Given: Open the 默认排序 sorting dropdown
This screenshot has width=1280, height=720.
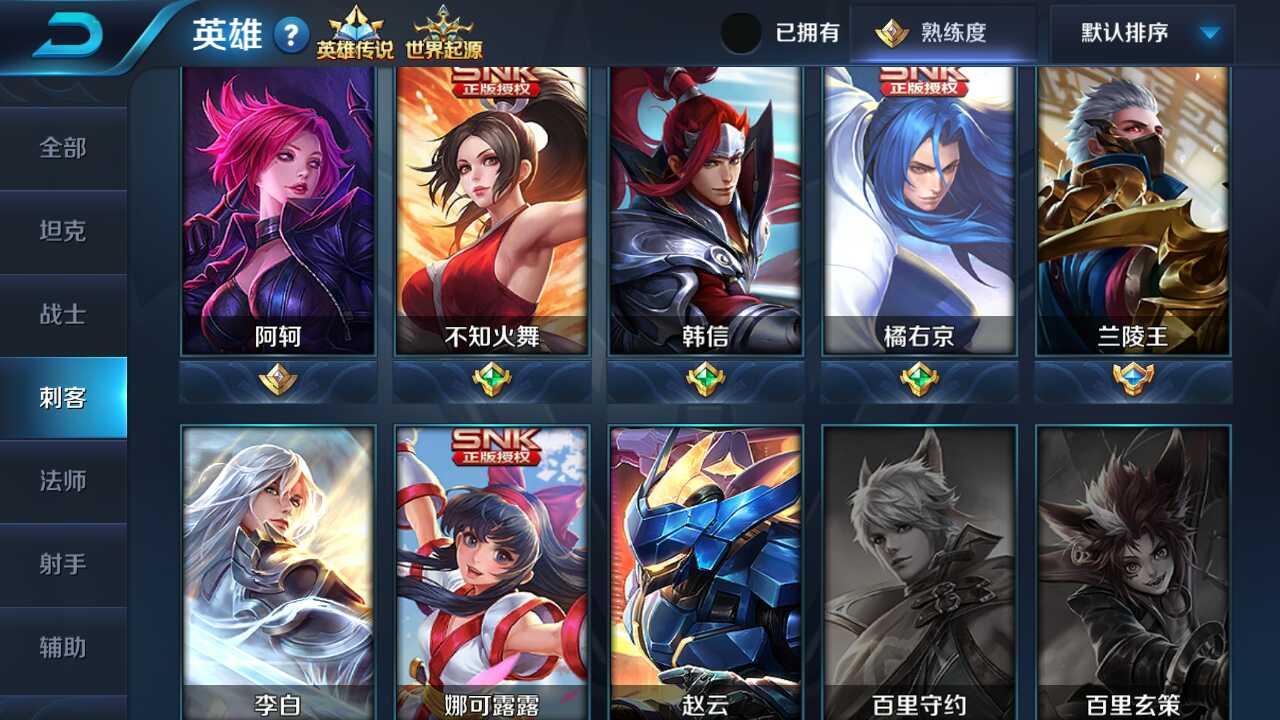Looking at the screenshot, I should coord(1142,33).
